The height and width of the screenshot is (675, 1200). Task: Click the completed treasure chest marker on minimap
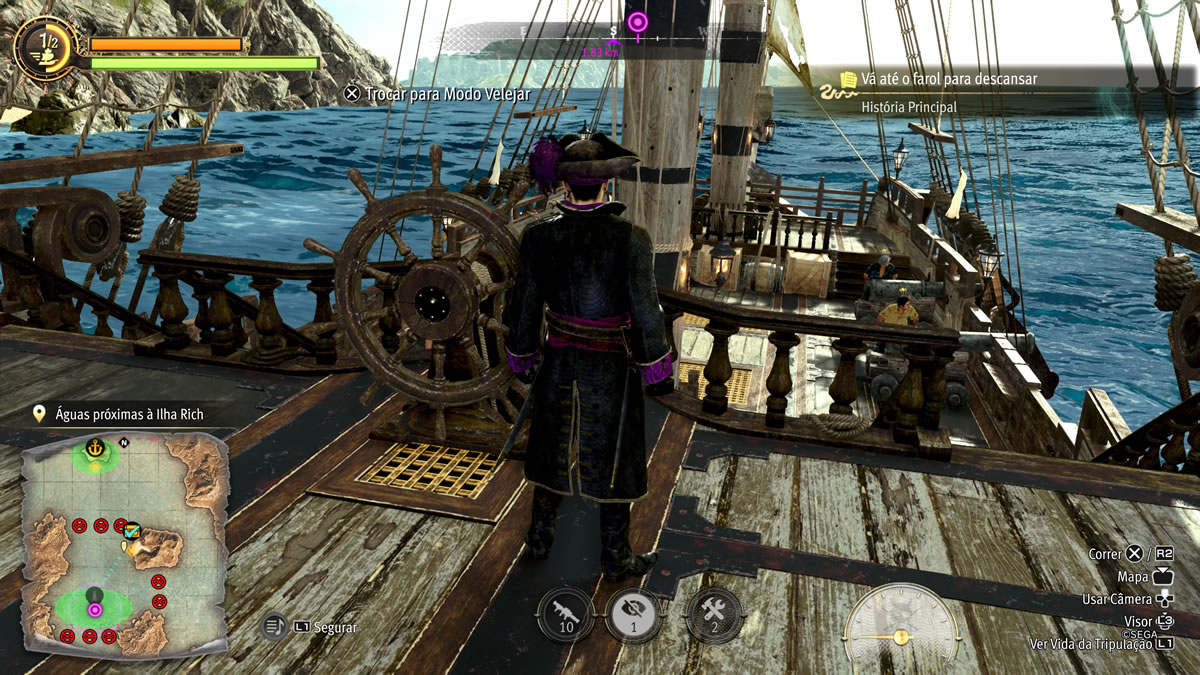tap(131, 531)
